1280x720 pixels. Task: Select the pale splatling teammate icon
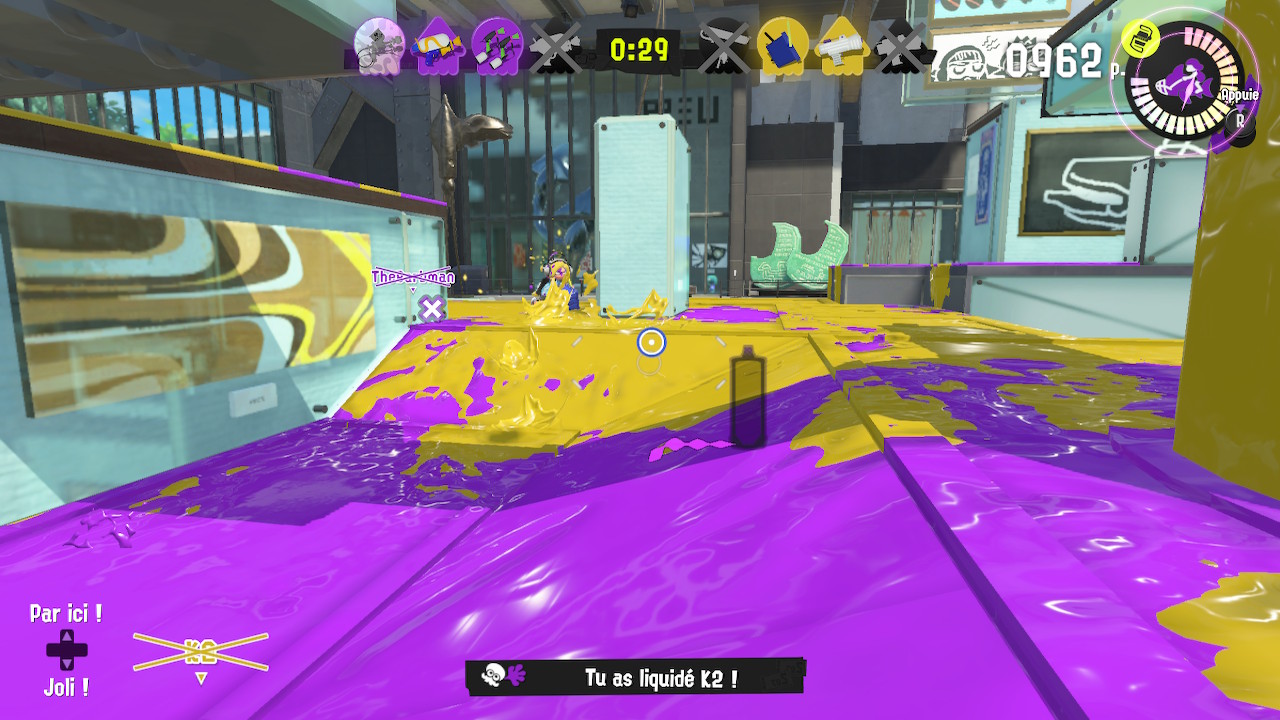tap(379, 46)
